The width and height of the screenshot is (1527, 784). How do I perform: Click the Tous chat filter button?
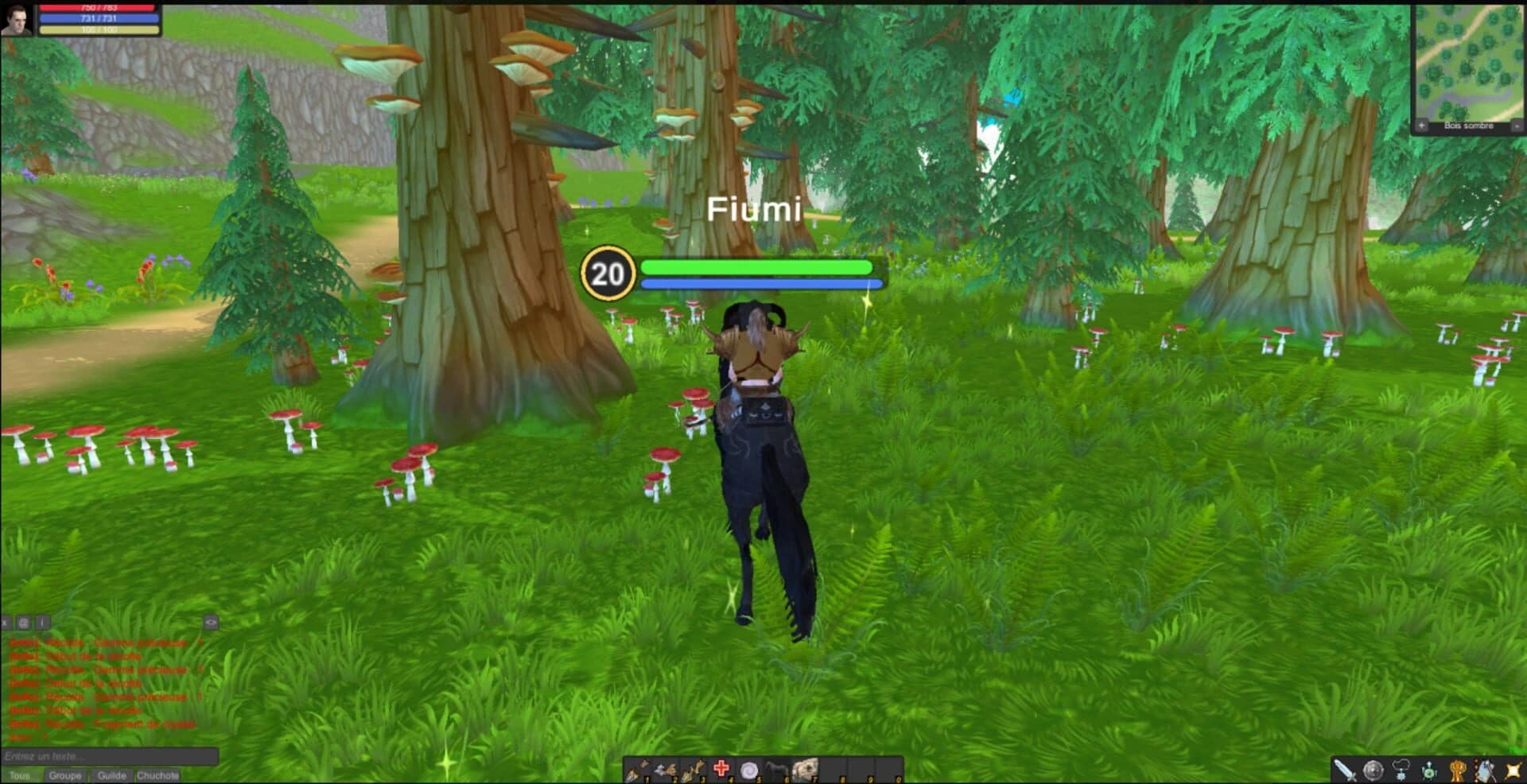(x=20, y=775)
